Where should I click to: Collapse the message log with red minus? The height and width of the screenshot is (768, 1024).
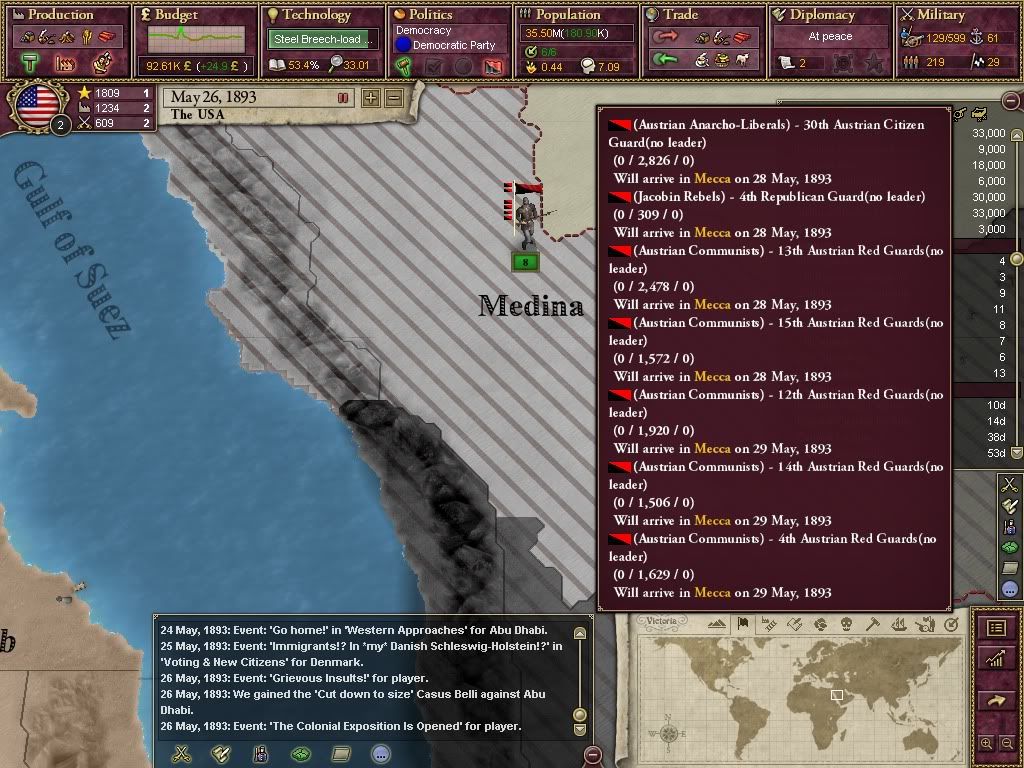coord(593,754)
